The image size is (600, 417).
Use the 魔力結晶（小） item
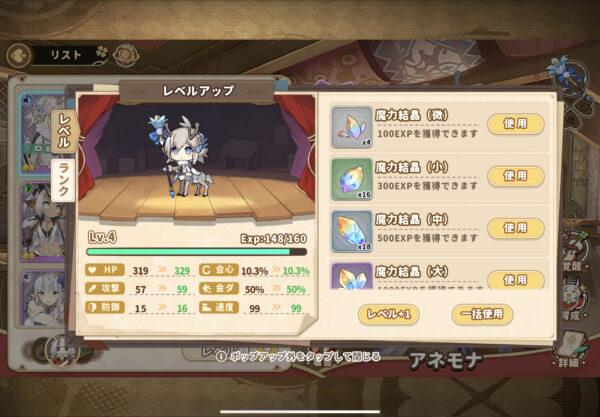click(515, 176)
